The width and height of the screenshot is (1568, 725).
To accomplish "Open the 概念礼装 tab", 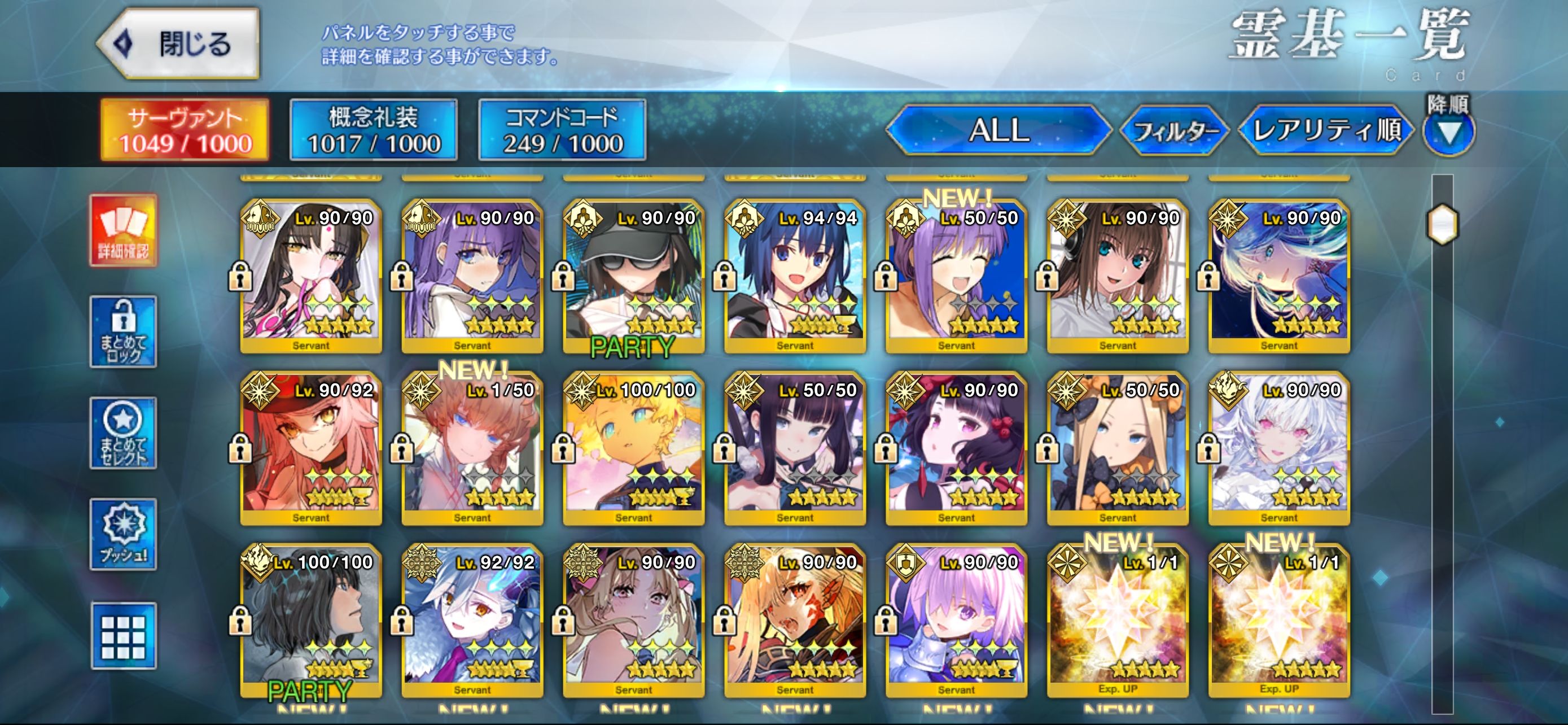I will tap(373, 130).
